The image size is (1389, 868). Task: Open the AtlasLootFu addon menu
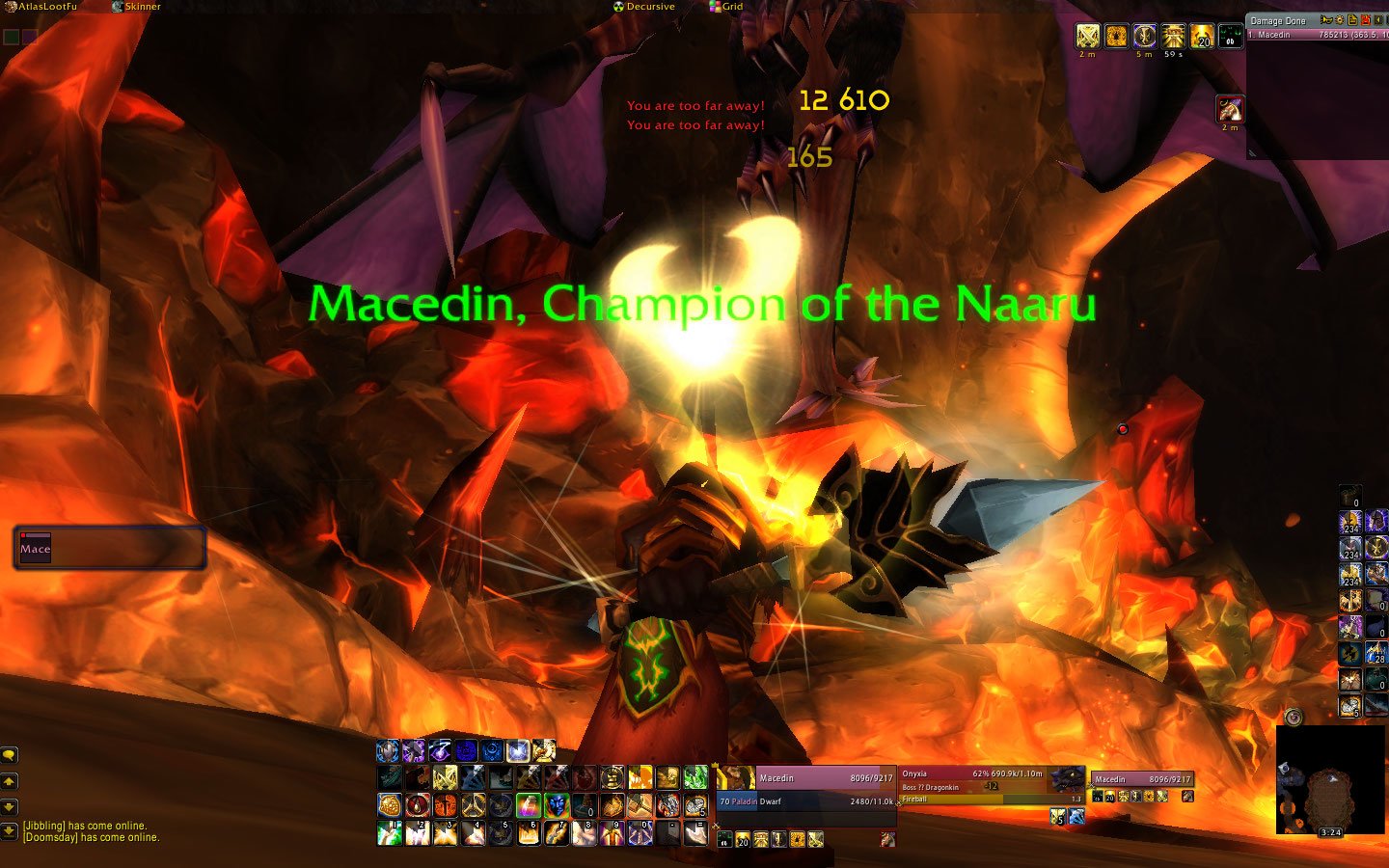44,7
